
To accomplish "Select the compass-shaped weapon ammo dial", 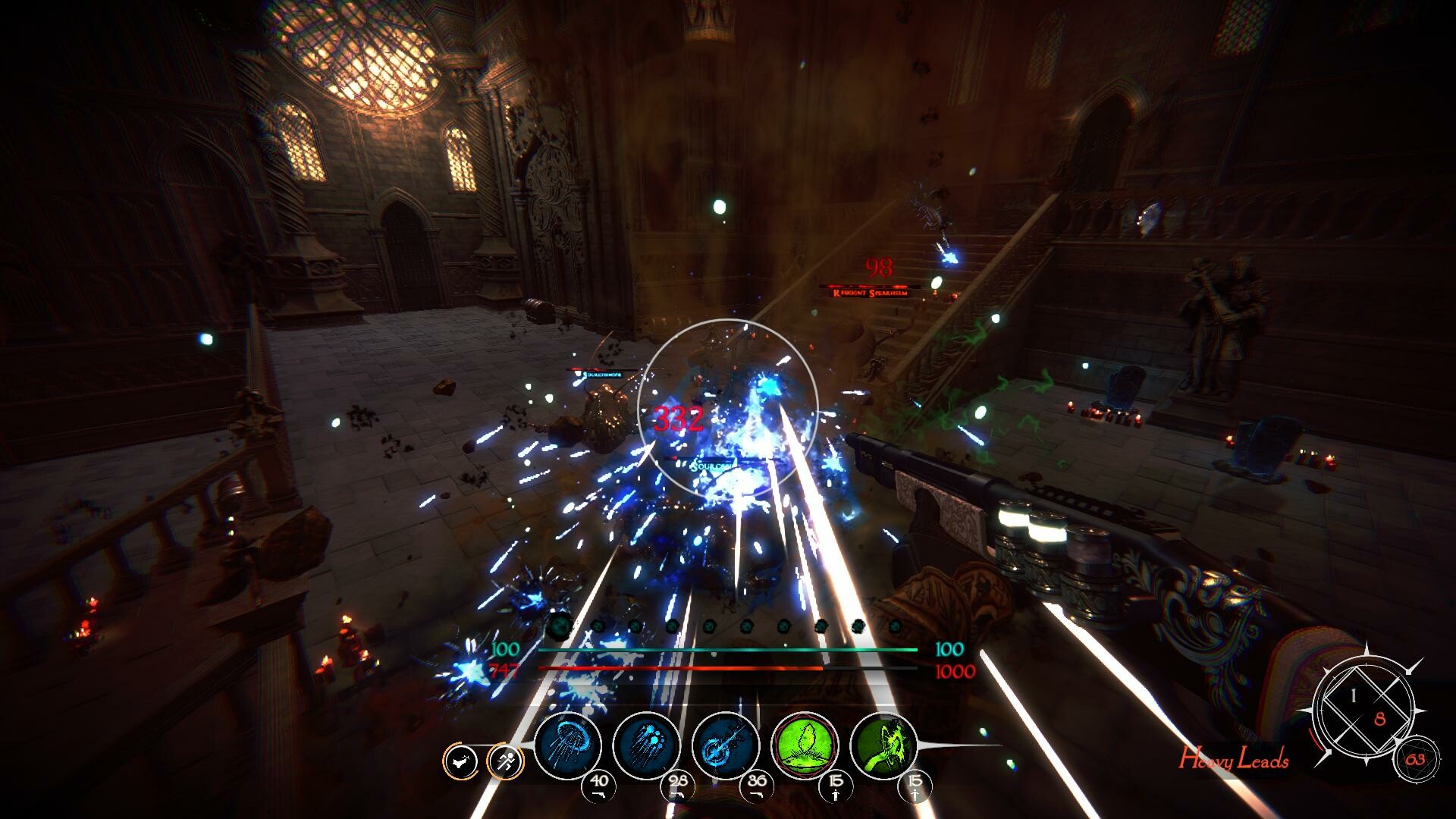I will pyautogui.click(x=1367, y=707).
